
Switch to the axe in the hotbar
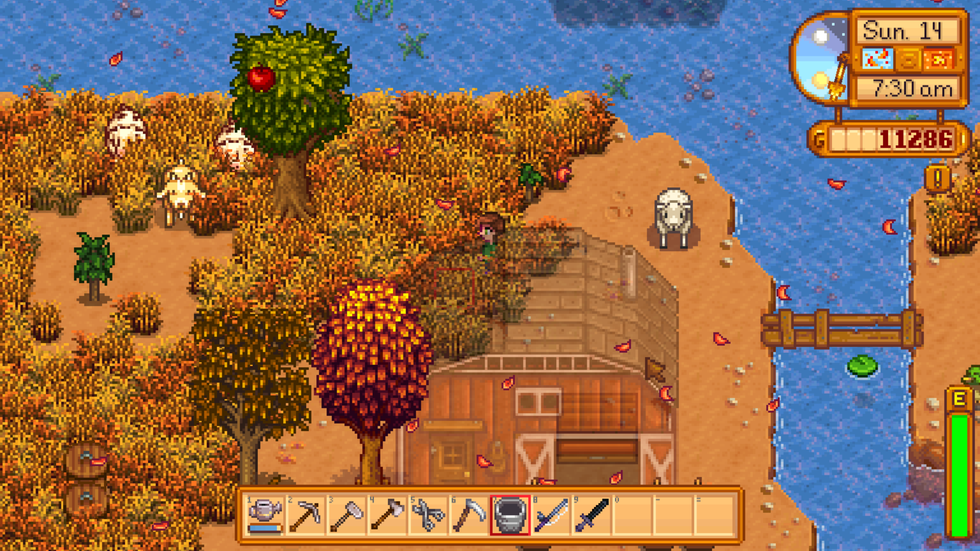tap(387, 515)
